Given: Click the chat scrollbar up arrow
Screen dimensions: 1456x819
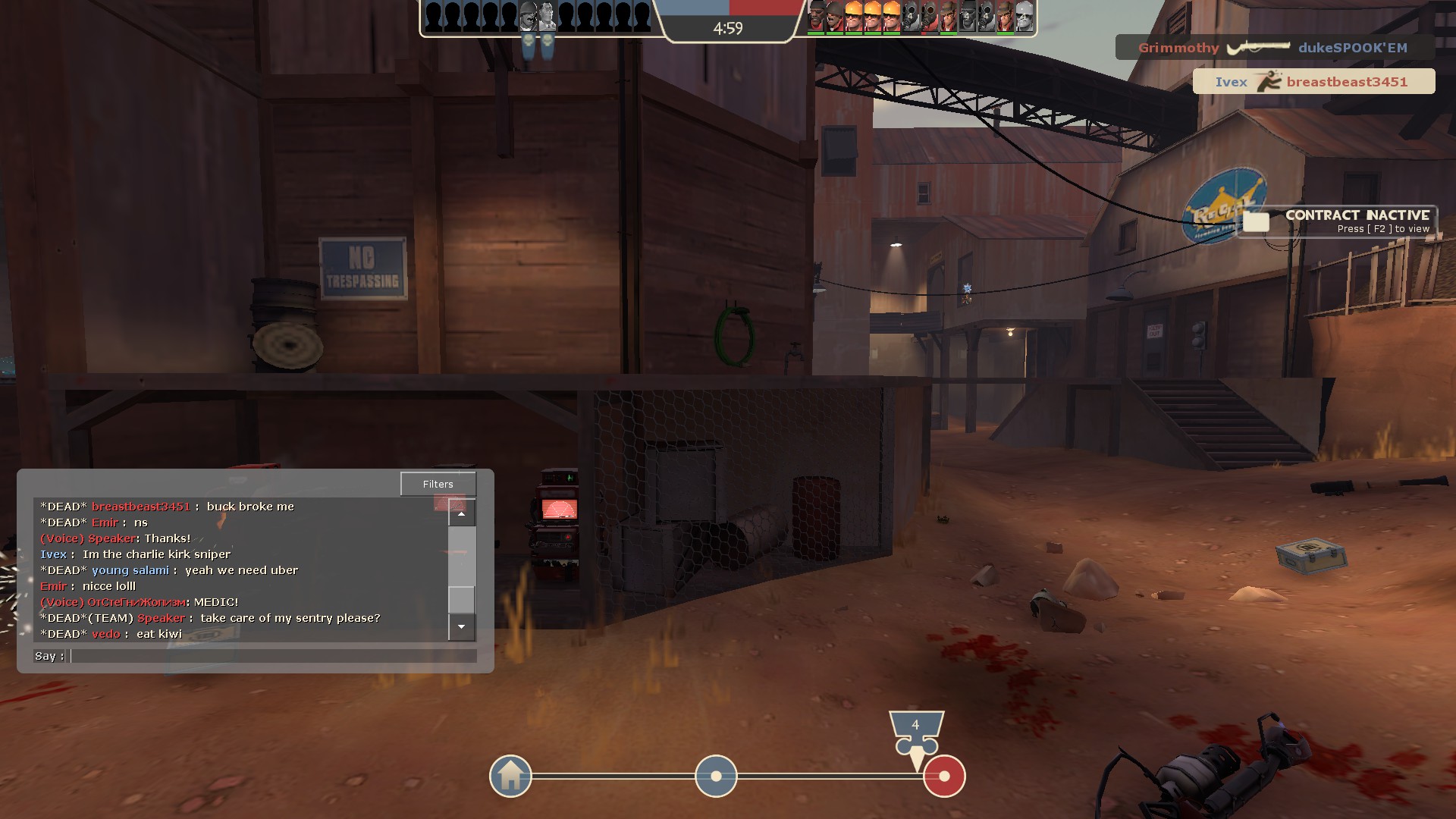Looking at the screenshot, I should pos(461,513).
